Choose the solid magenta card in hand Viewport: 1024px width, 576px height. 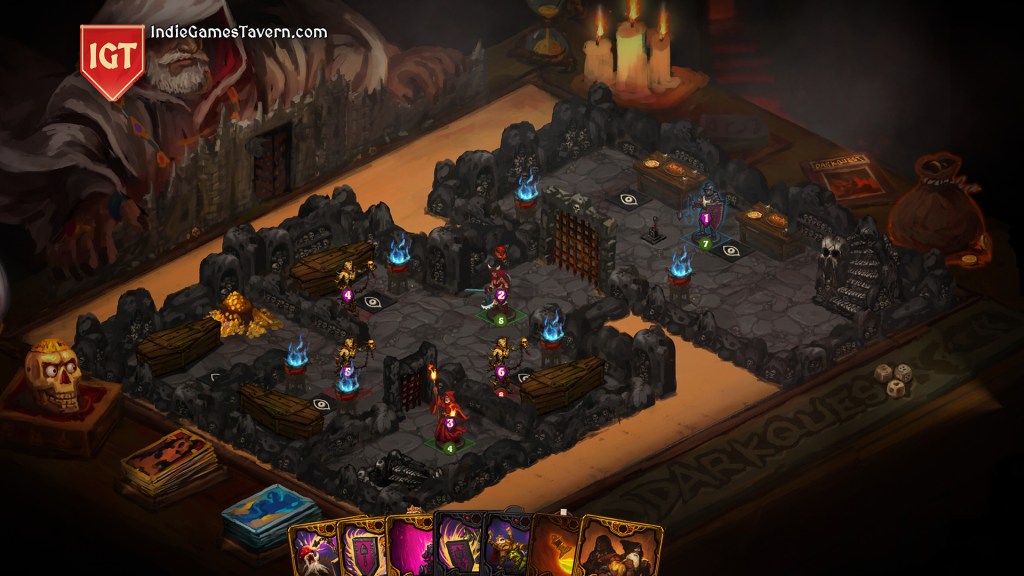pos(409,549)
